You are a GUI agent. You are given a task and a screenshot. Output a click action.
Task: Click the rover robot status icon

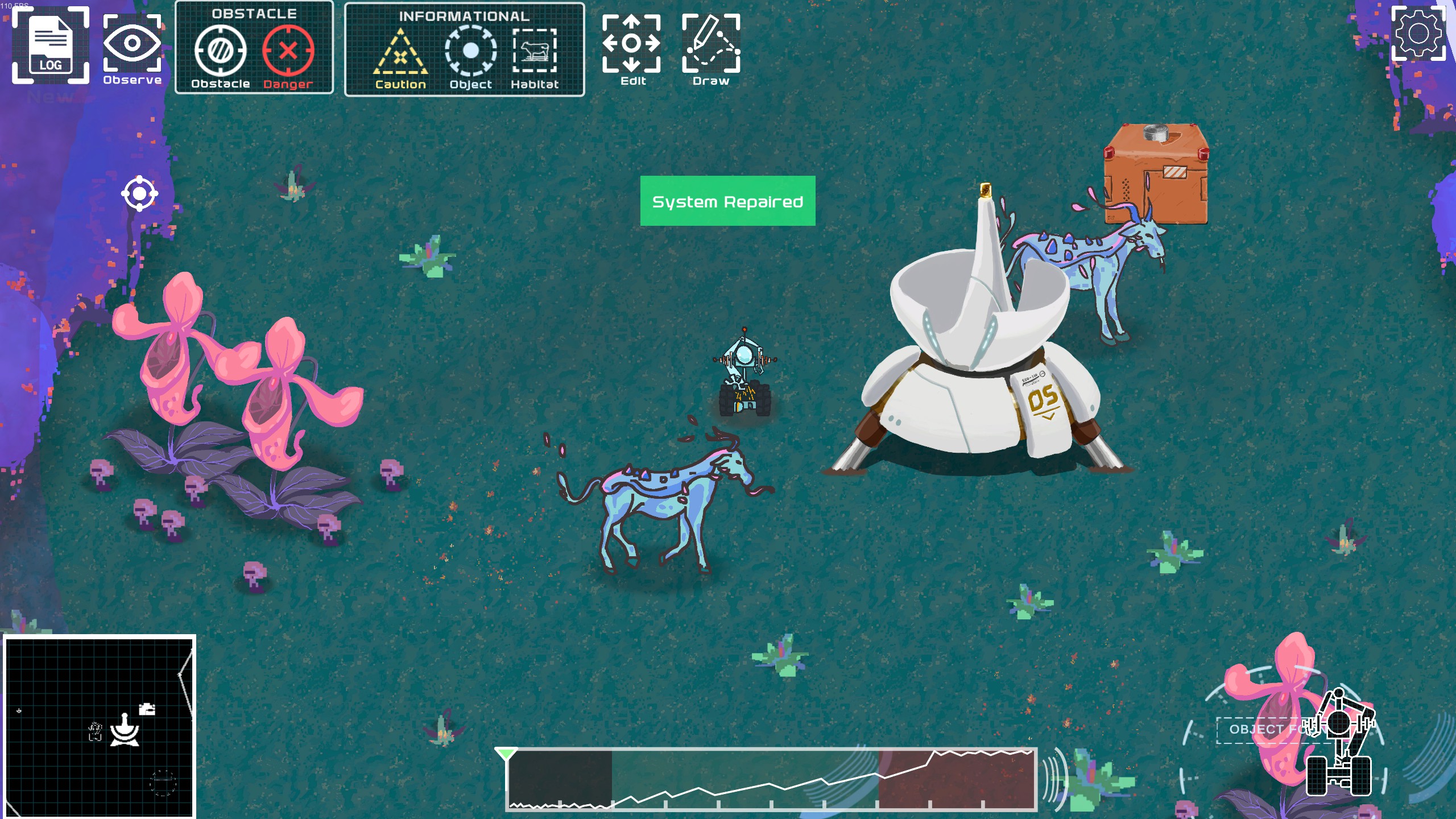pyautogui.click(x=1339, y=745)
